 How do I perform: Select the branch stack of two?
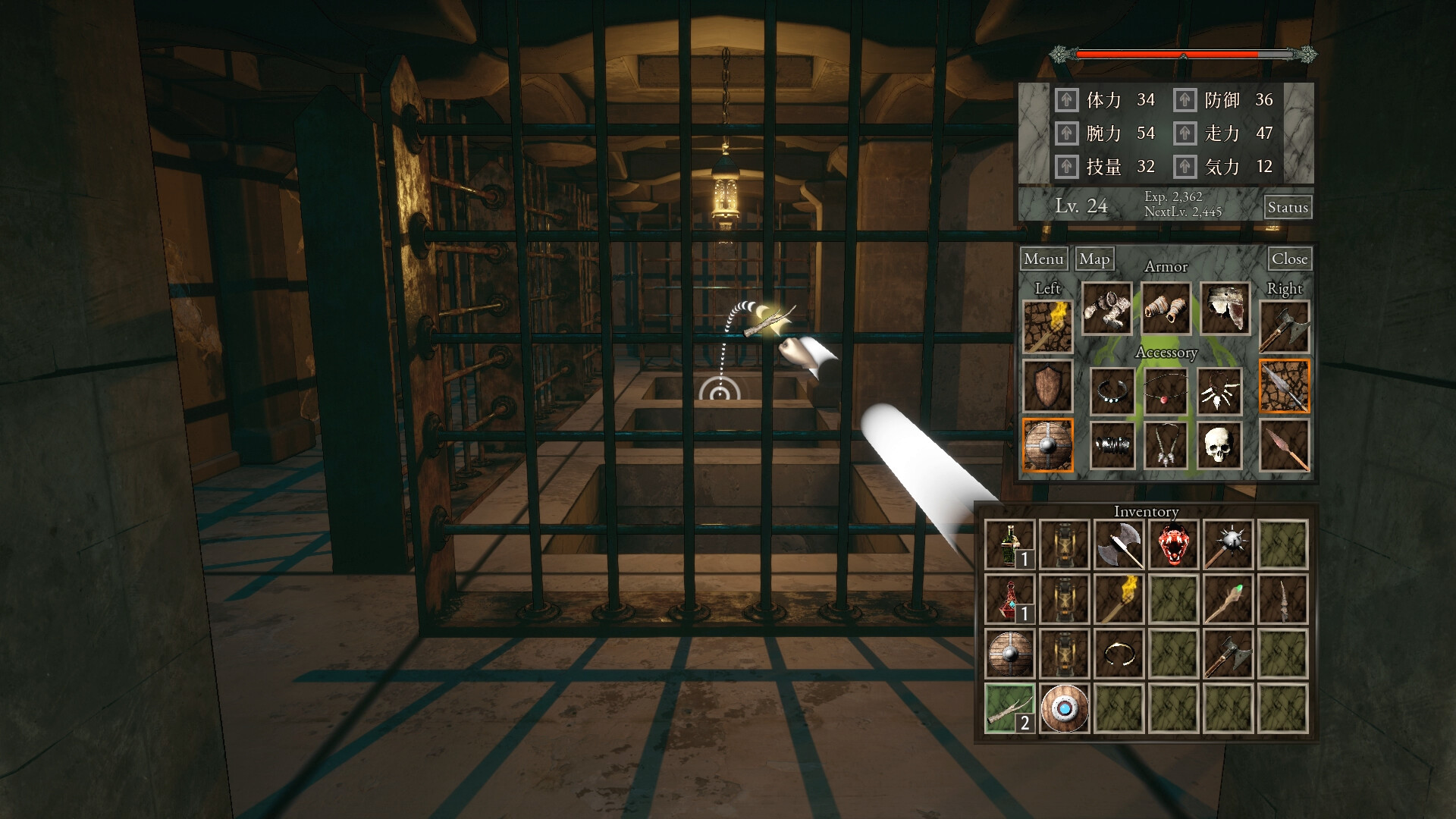[1009, 708]
